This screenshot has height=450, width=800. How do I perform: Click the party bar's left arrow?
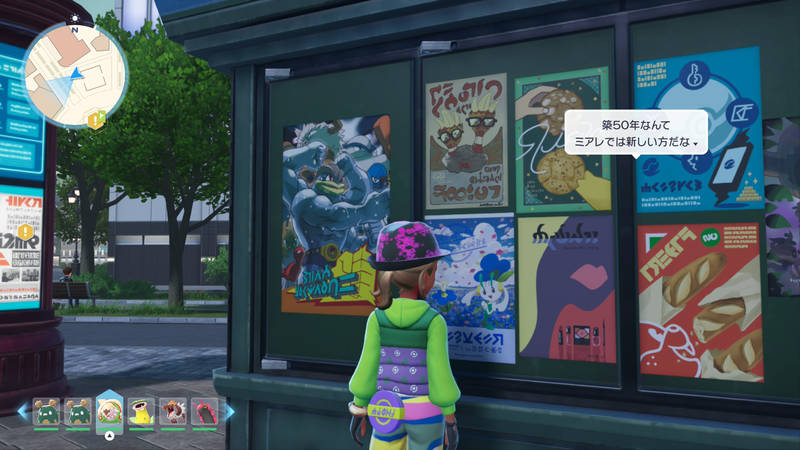pyautogui.click(x=23, y=410)
